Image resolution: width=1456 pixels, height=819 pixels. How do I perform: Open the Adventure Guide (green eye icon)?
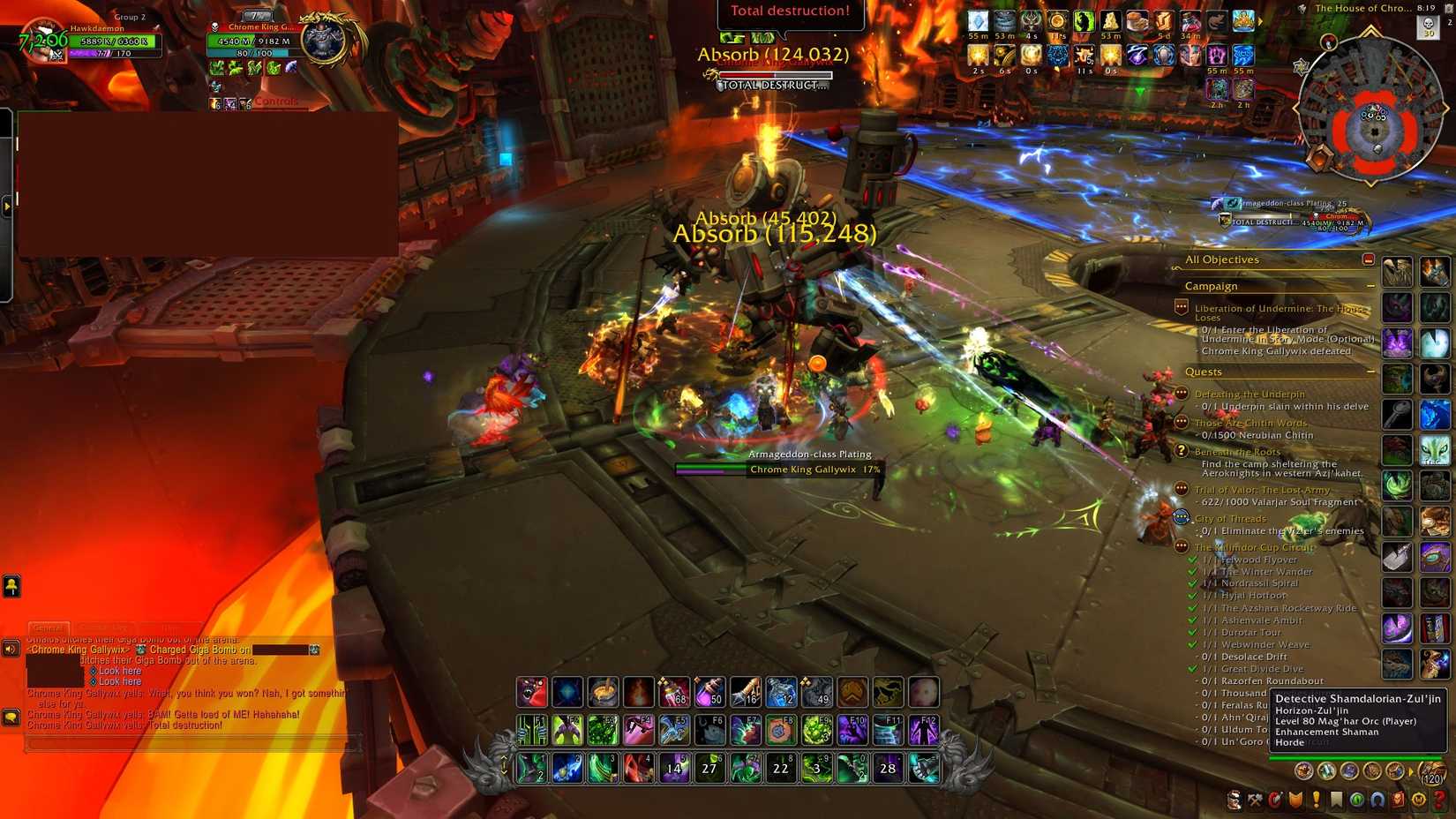coord(1355,800)
